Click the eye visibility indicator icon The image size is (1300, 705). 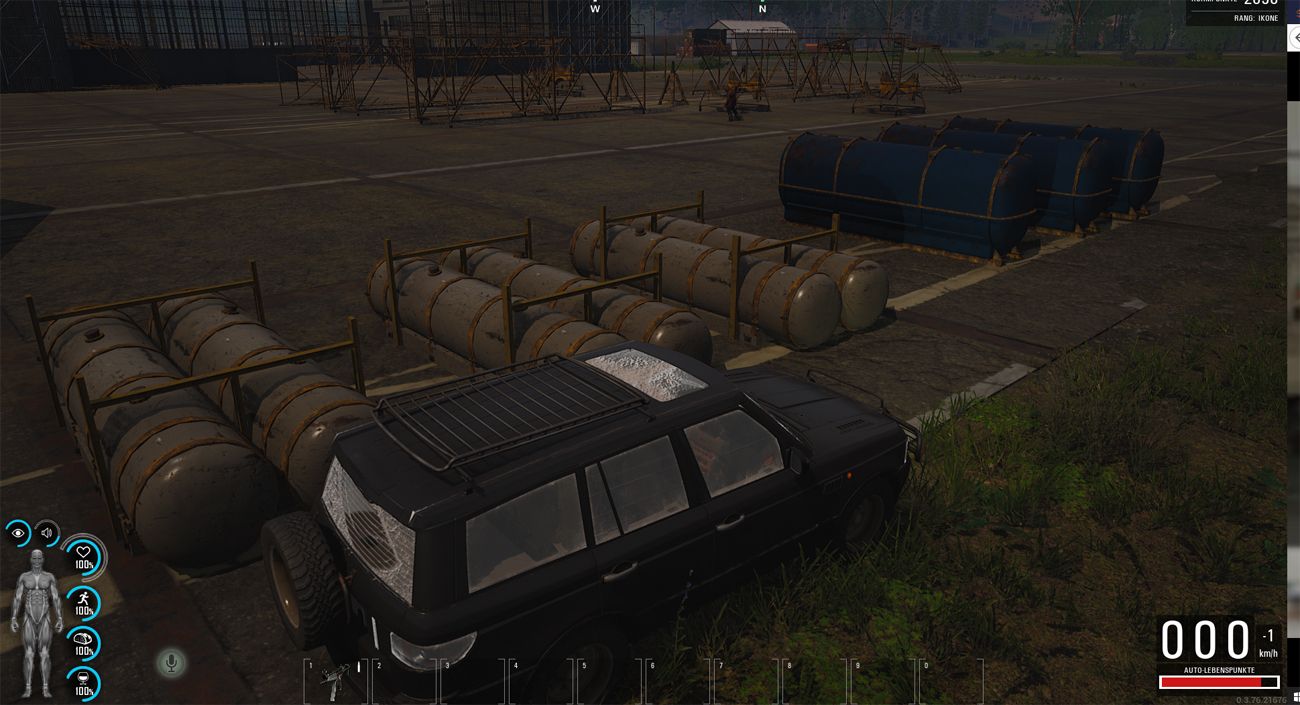[x=19, y=533]
